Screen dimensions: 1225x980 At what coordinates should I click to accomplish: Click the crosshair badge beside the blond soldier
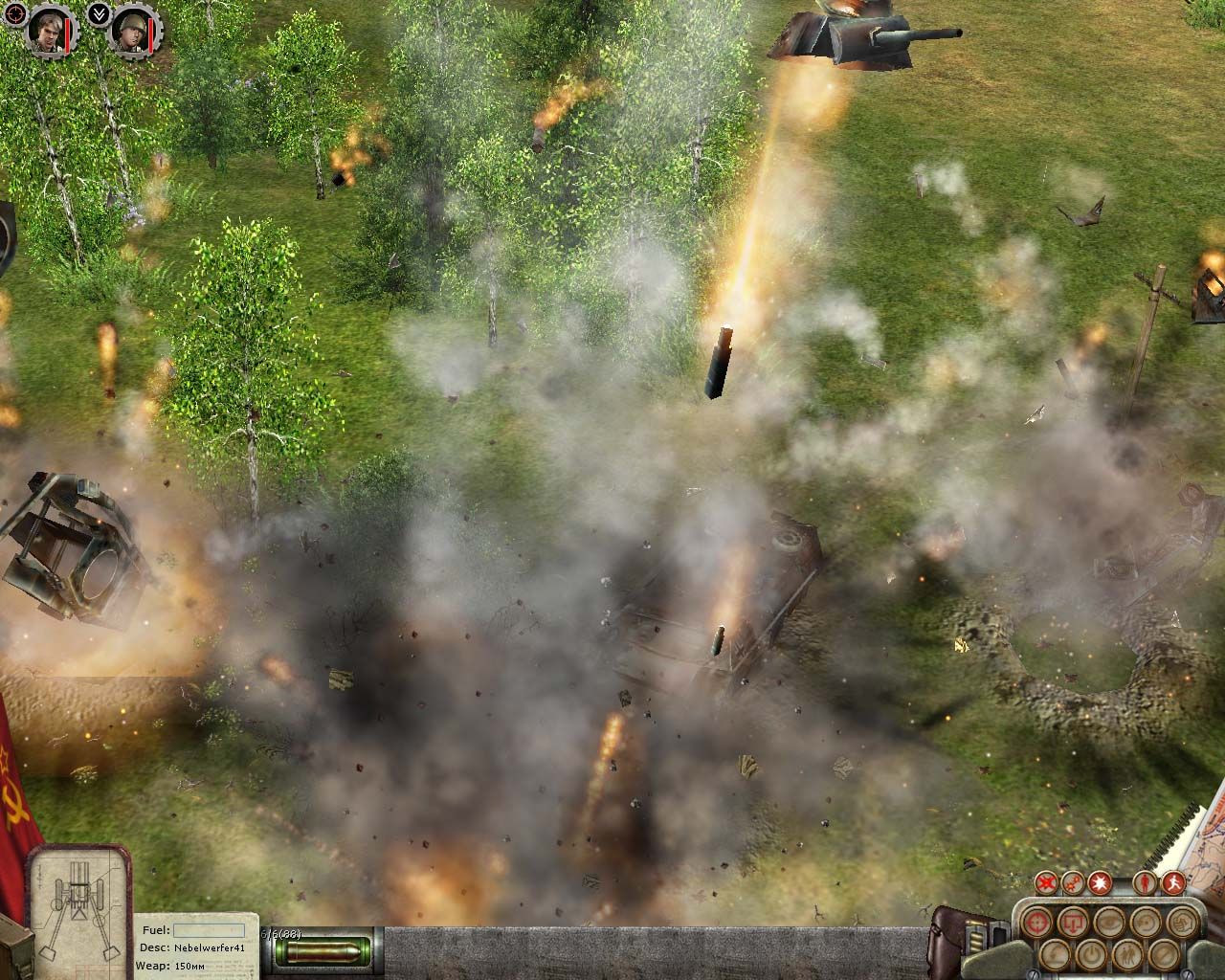coord(12,12)
